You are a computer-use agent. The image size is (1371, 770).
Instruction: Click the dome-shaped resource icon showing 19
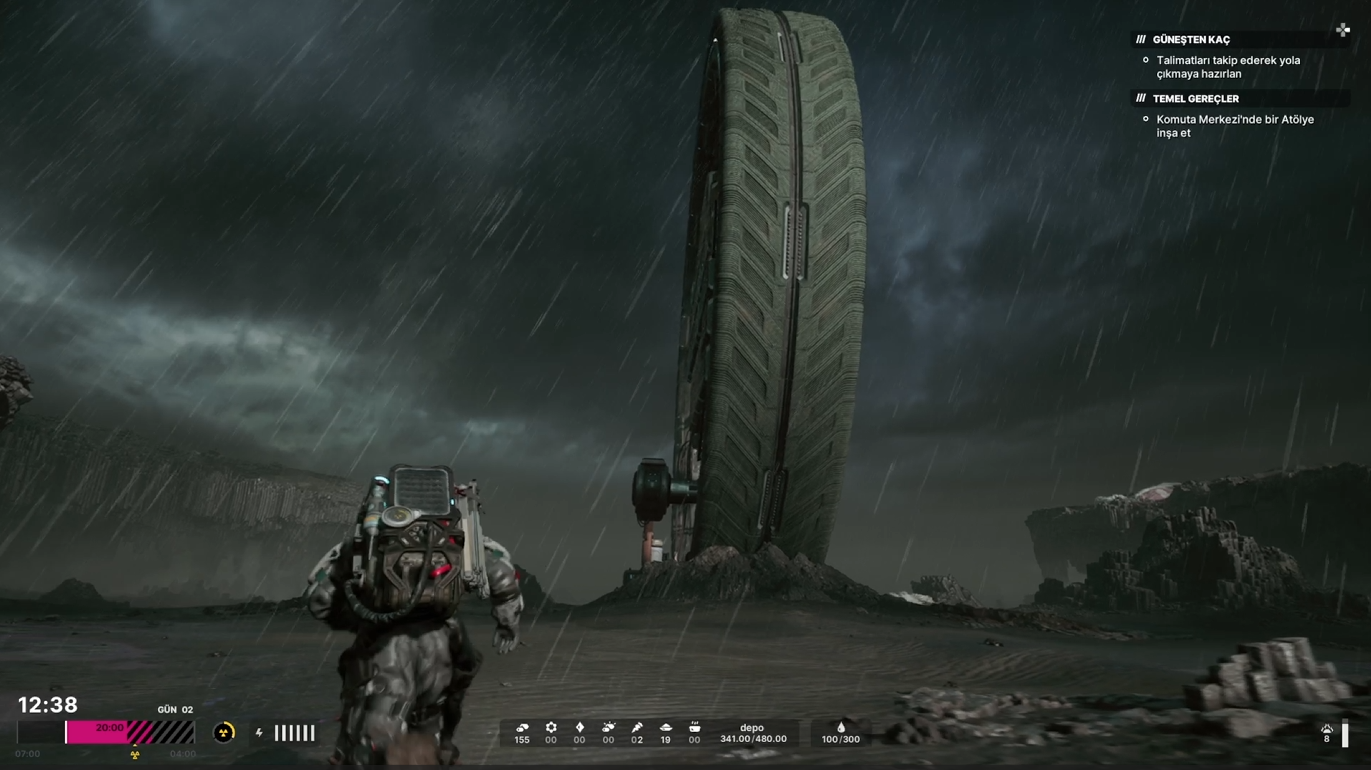(666, 728)
